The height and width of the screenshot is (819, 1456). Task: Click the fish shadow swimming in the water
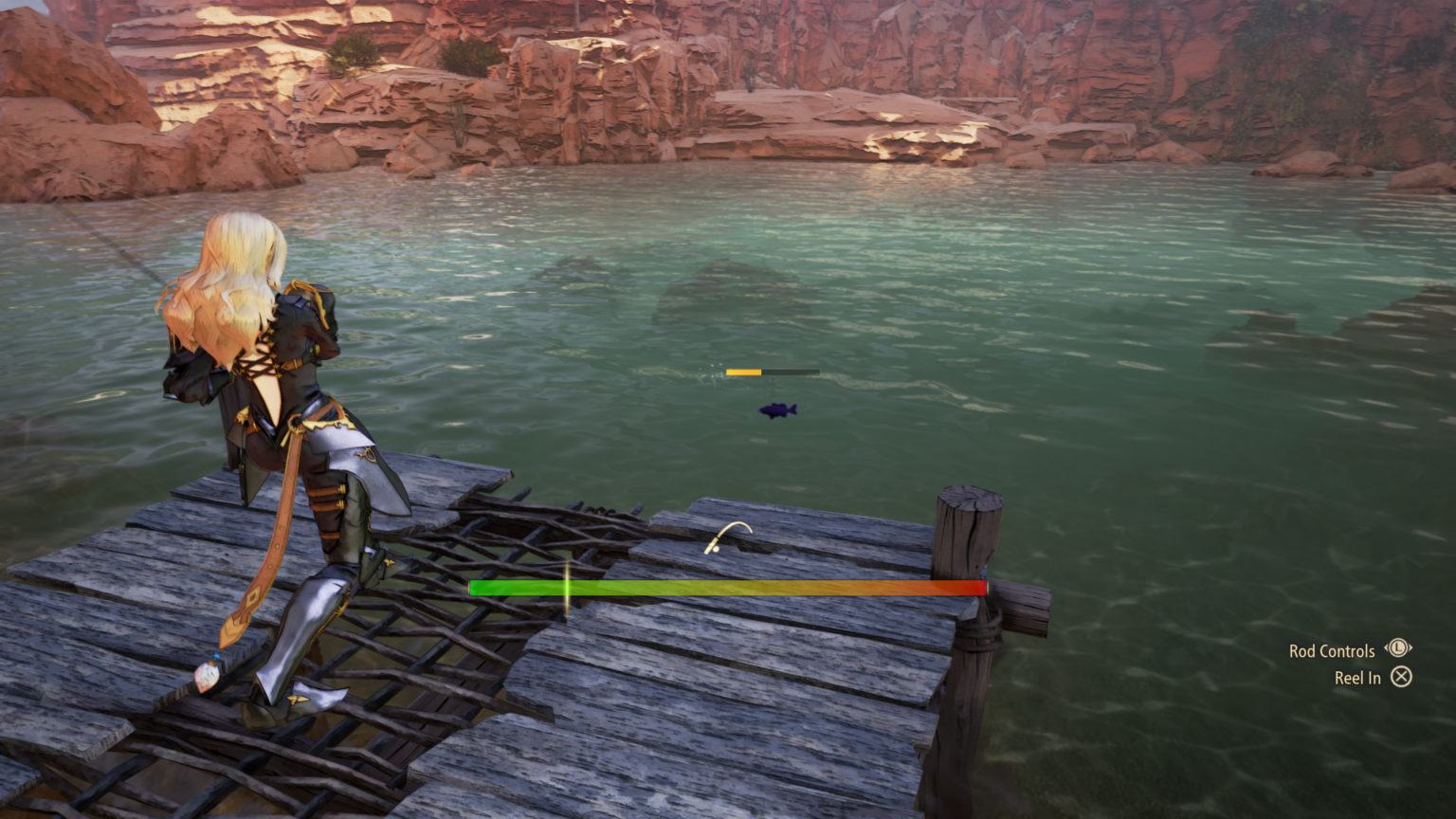777,410
